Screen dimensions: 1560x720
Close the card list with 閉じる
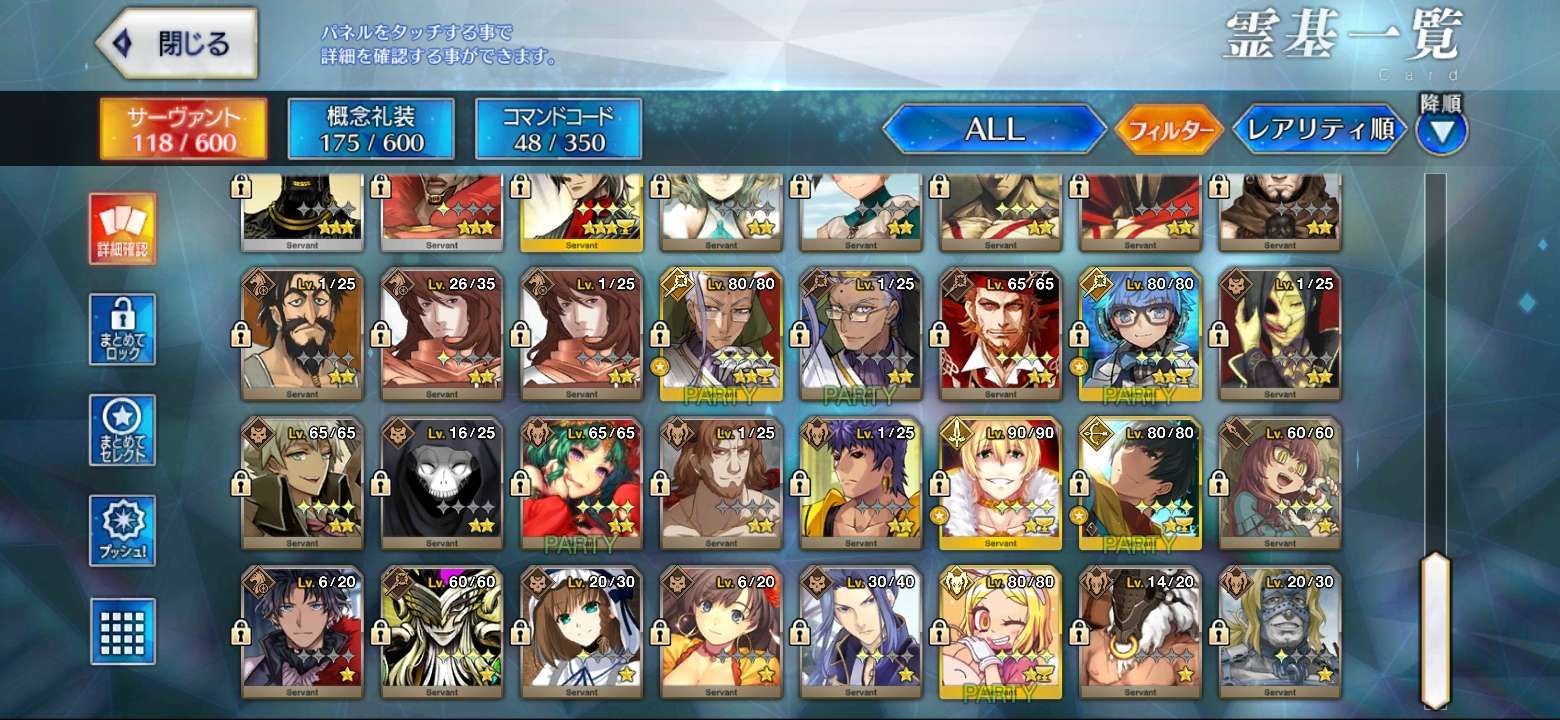pos(176,44)
